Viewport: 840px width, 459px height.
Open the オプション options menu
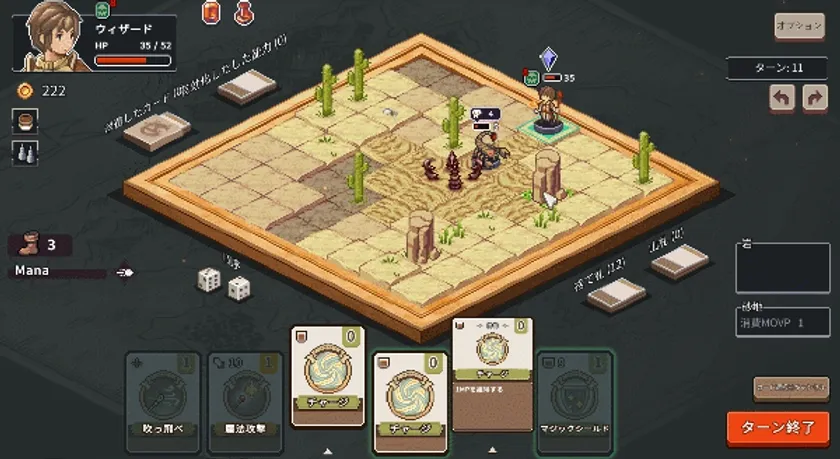click(799, 26)
